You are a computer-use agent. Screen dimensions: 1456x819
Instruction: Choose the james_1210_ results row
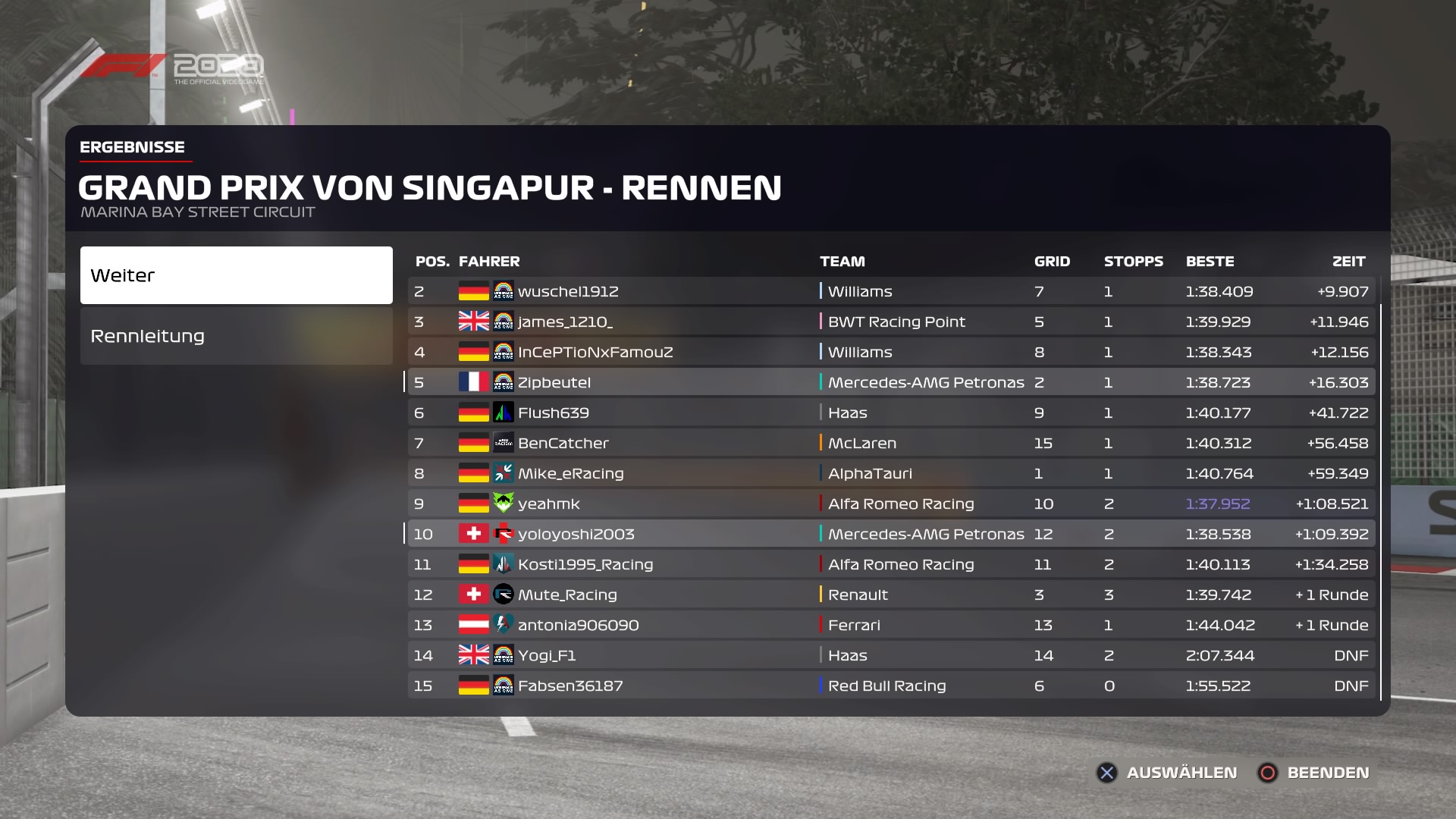click(891, 322)
